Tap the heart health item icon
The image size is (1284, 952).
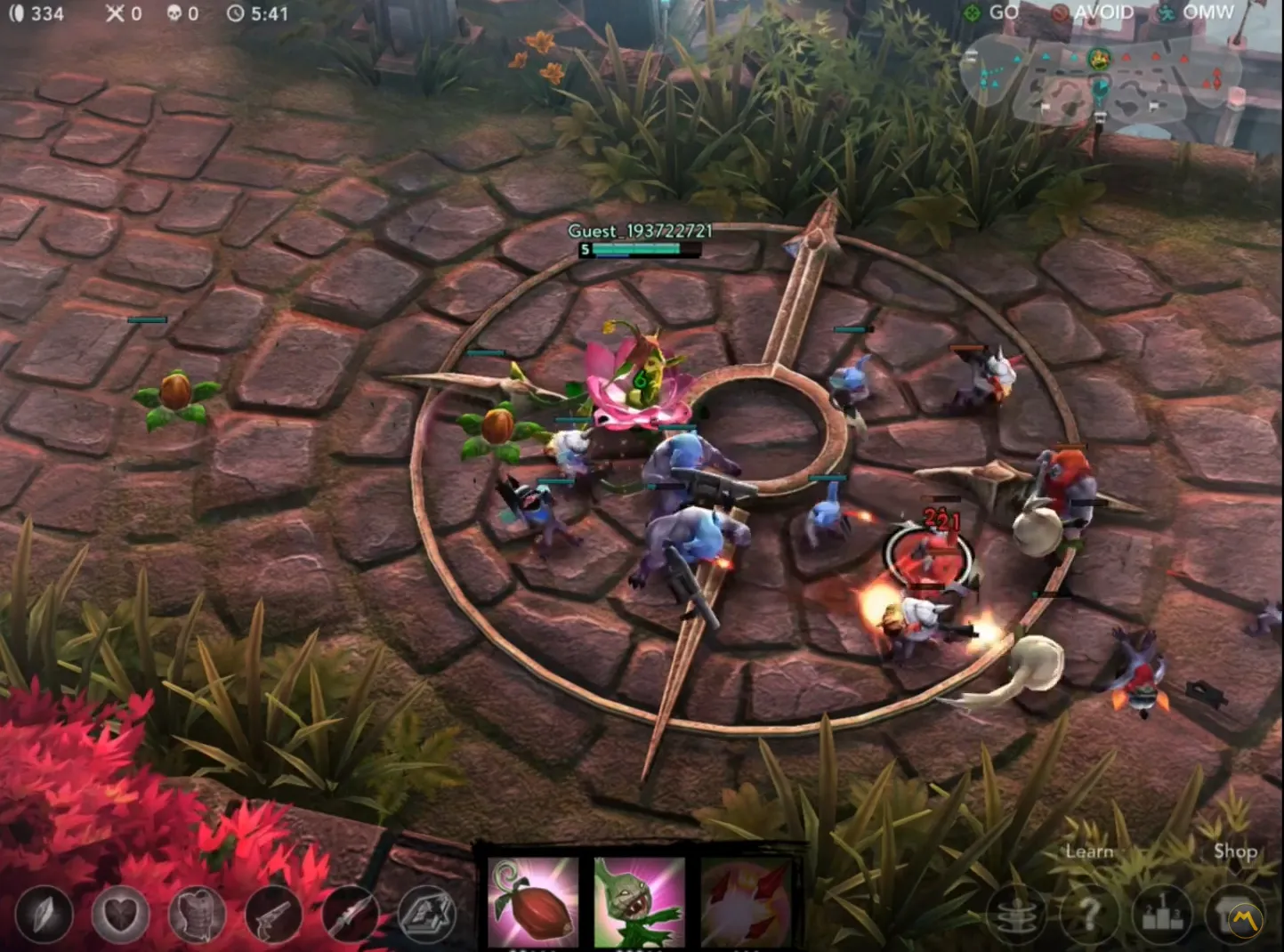tap(120, 916)
